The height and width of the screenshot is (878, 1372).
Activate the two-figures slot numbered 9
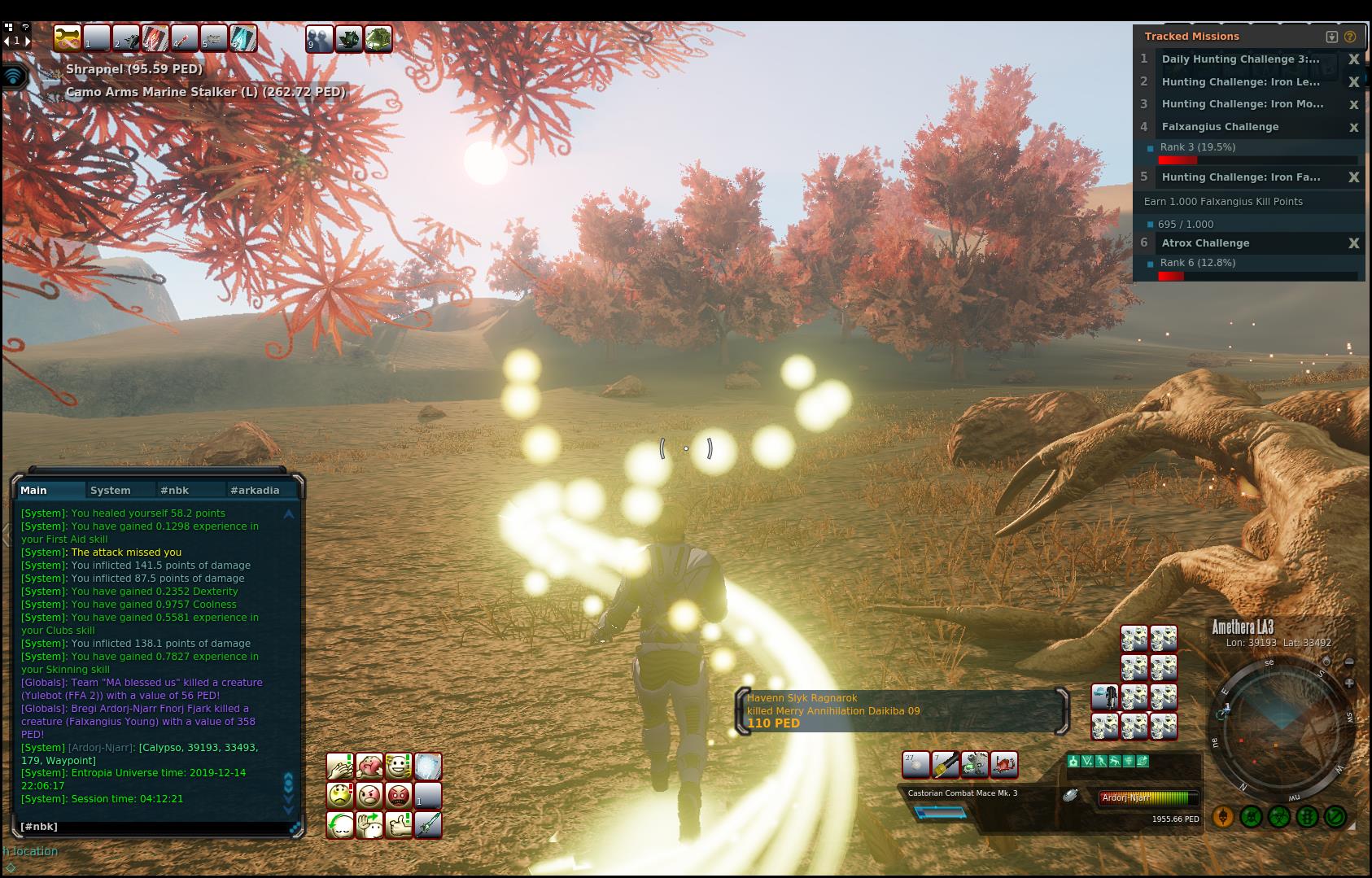click(319, 38)
